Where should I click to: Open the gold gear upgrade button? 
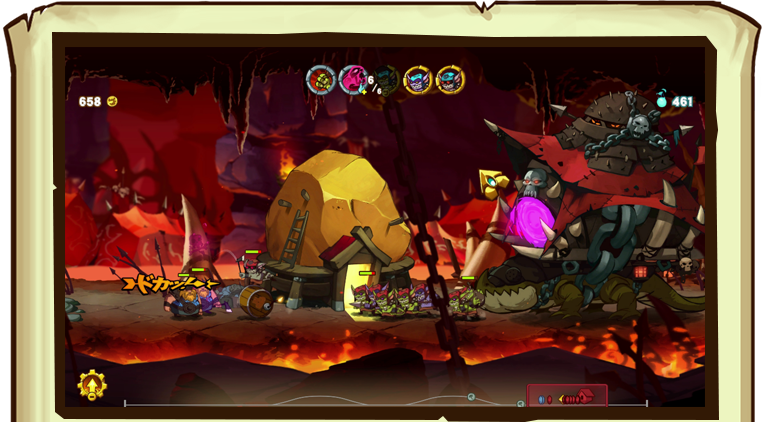coord(92,385)
